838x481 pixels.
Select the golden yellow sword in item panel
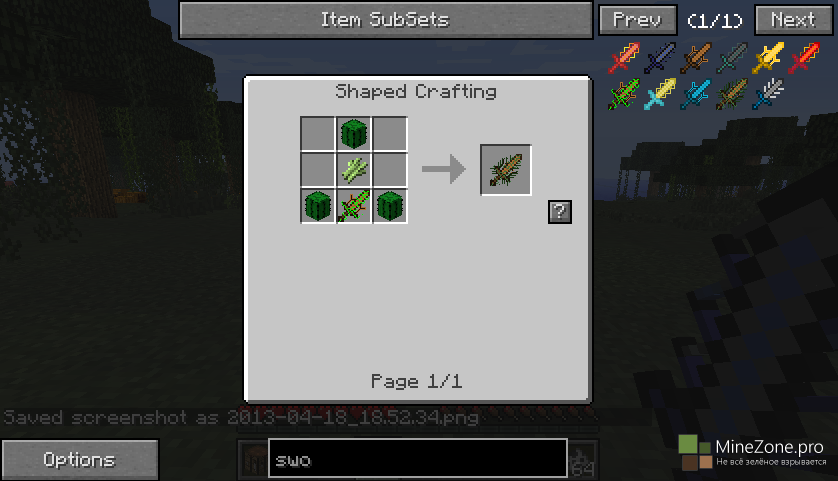[x=770, y=59]
